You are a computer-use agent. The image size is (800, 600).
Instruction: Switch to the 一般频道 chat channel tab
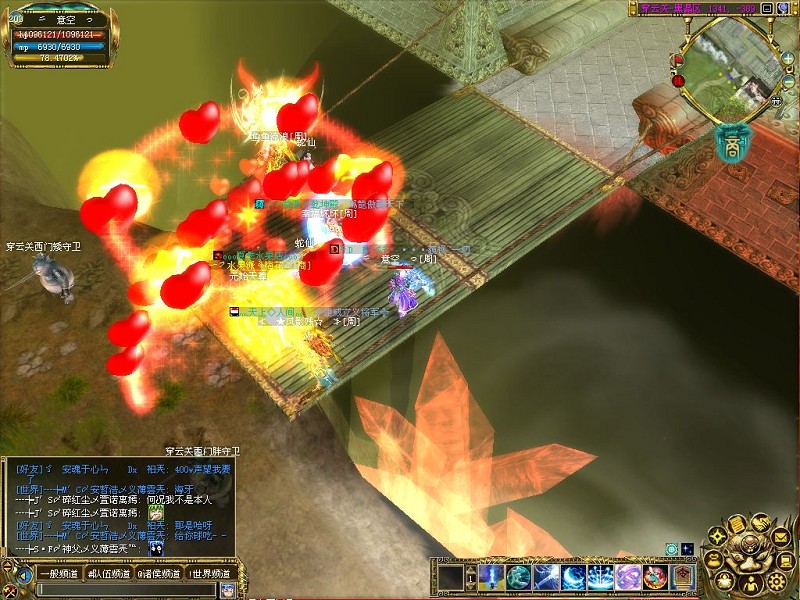[60, 574]
